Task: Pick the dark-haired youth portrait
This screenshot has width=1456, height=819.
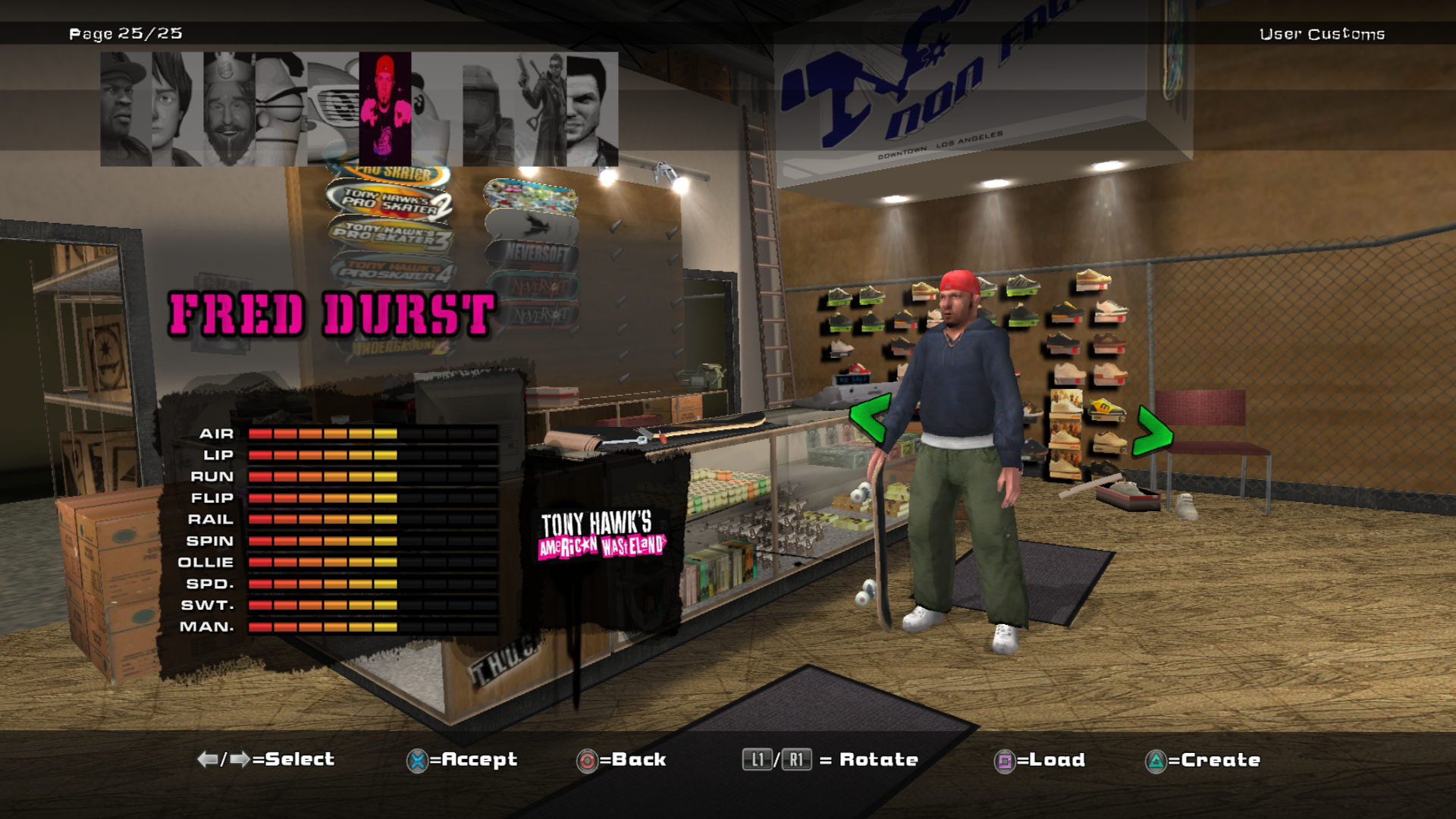Action: [x=177, y=109]
